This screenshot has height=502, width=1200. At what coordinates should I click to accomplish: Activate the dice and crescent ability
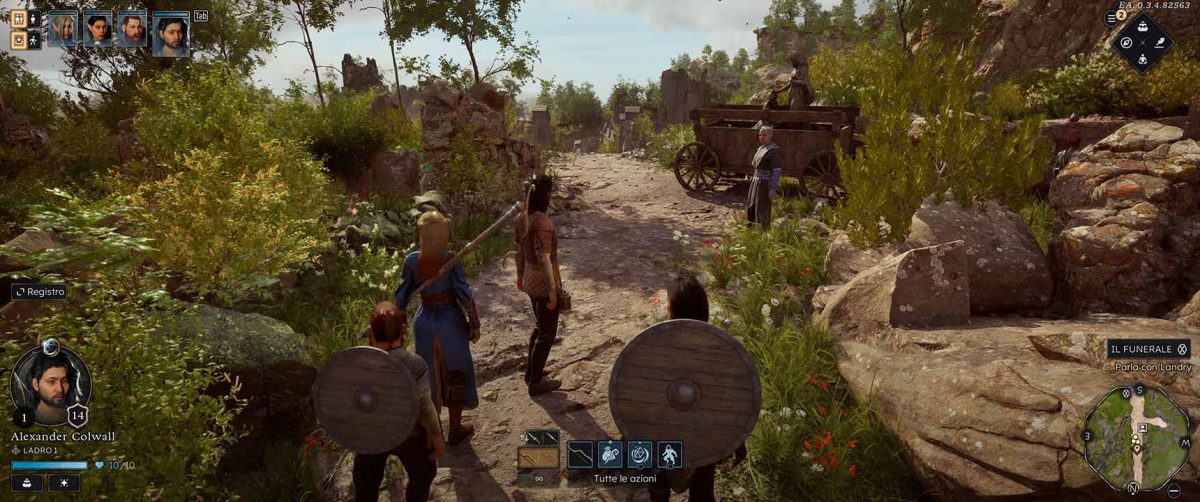[x=639, y=456]
